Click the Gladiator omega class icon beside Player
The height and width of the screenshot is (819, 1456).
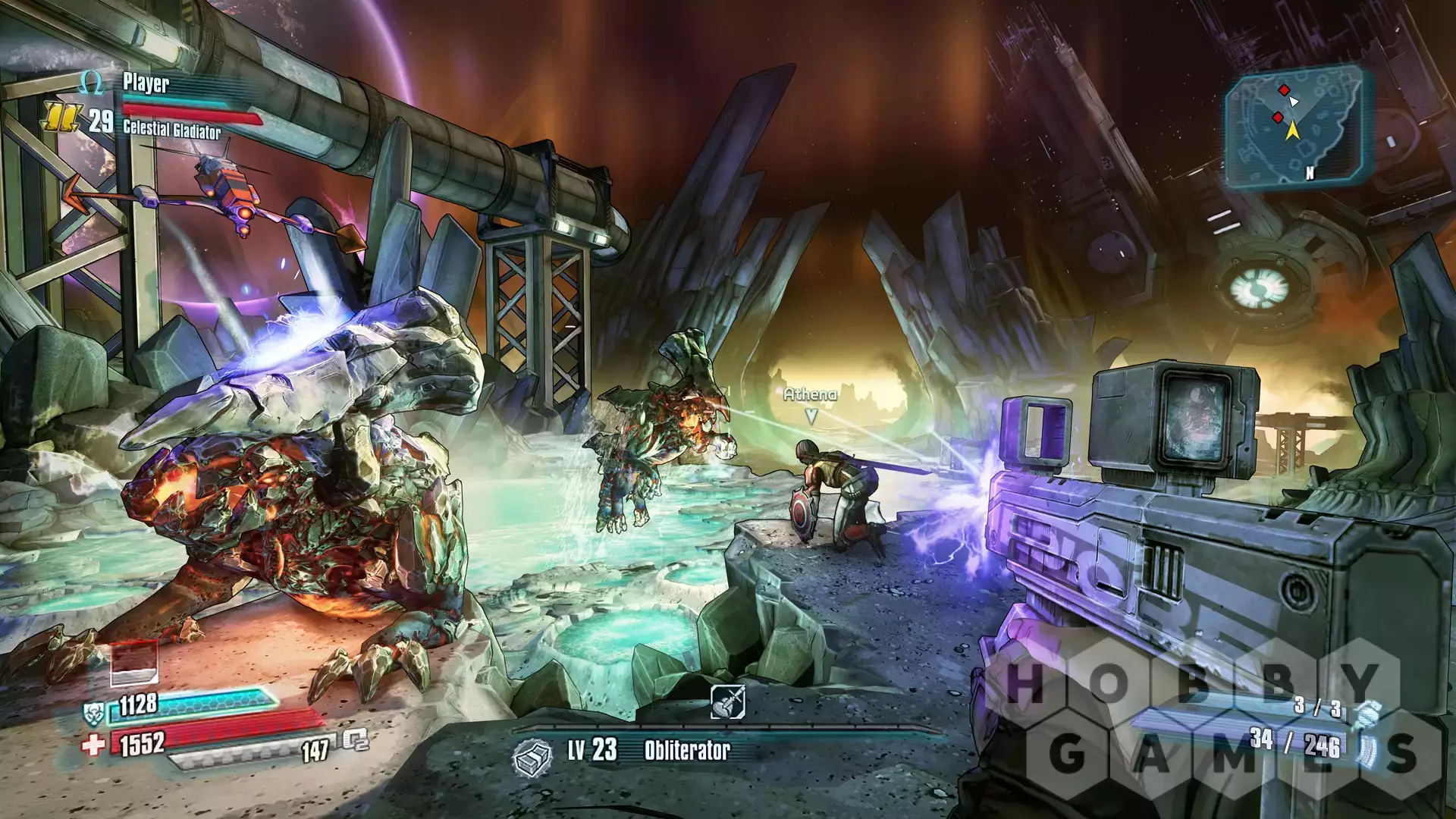point(92,83)
